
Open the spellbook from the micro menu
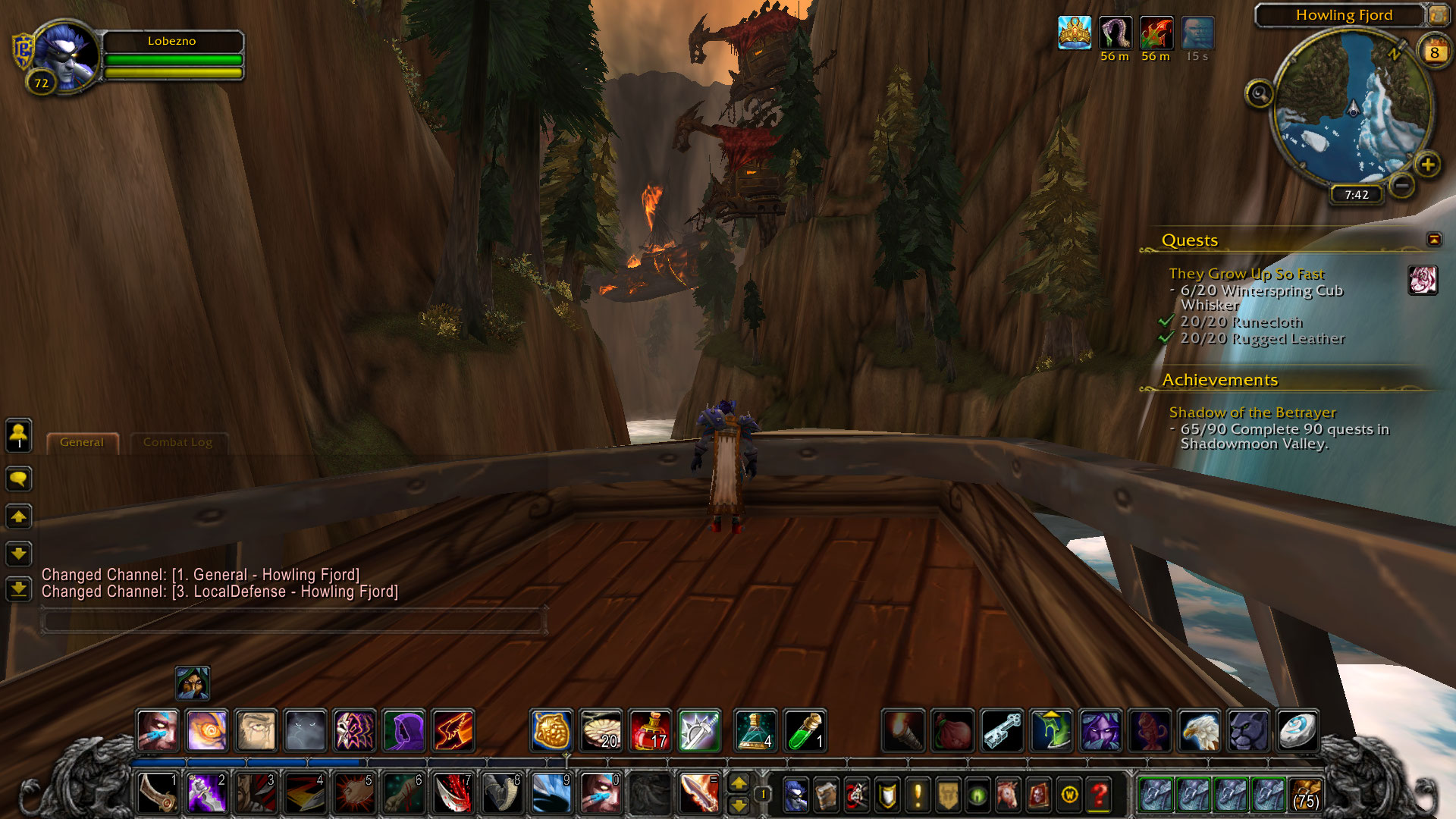coord(826,795)
